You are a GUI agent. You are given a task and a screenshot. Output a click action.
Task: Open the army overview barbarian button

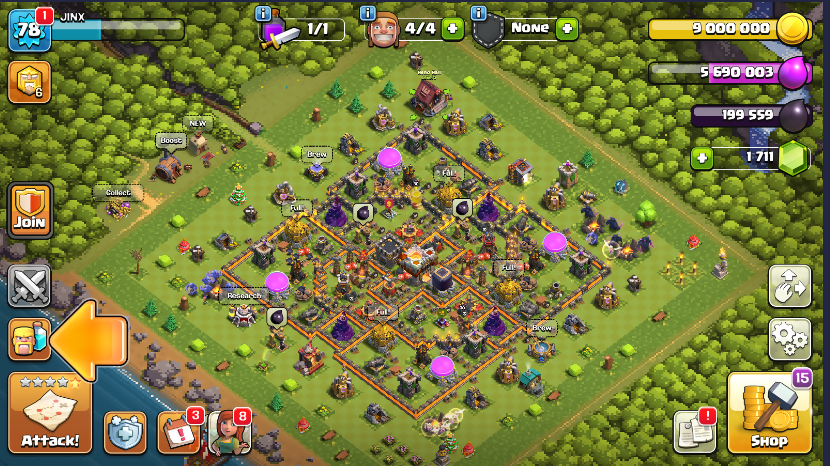click(28, 339)
